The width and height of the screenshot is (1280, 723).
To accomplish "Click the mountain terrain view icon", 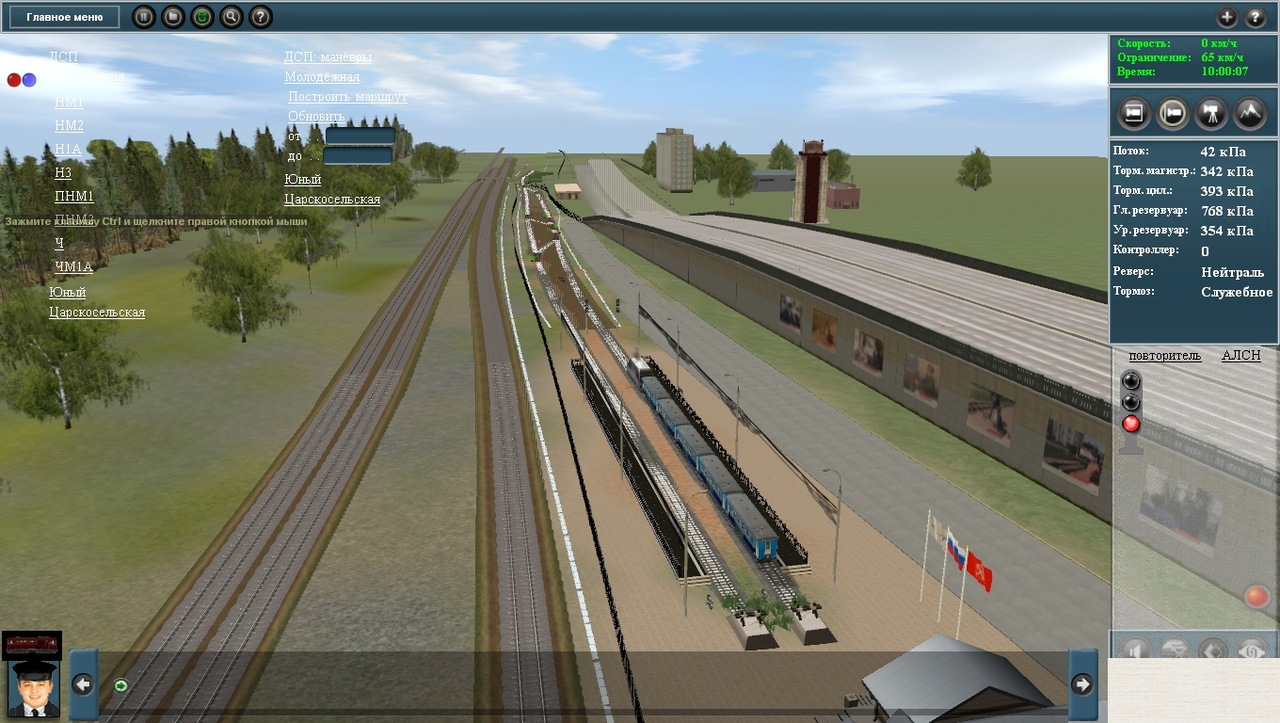I will 1249,113.
